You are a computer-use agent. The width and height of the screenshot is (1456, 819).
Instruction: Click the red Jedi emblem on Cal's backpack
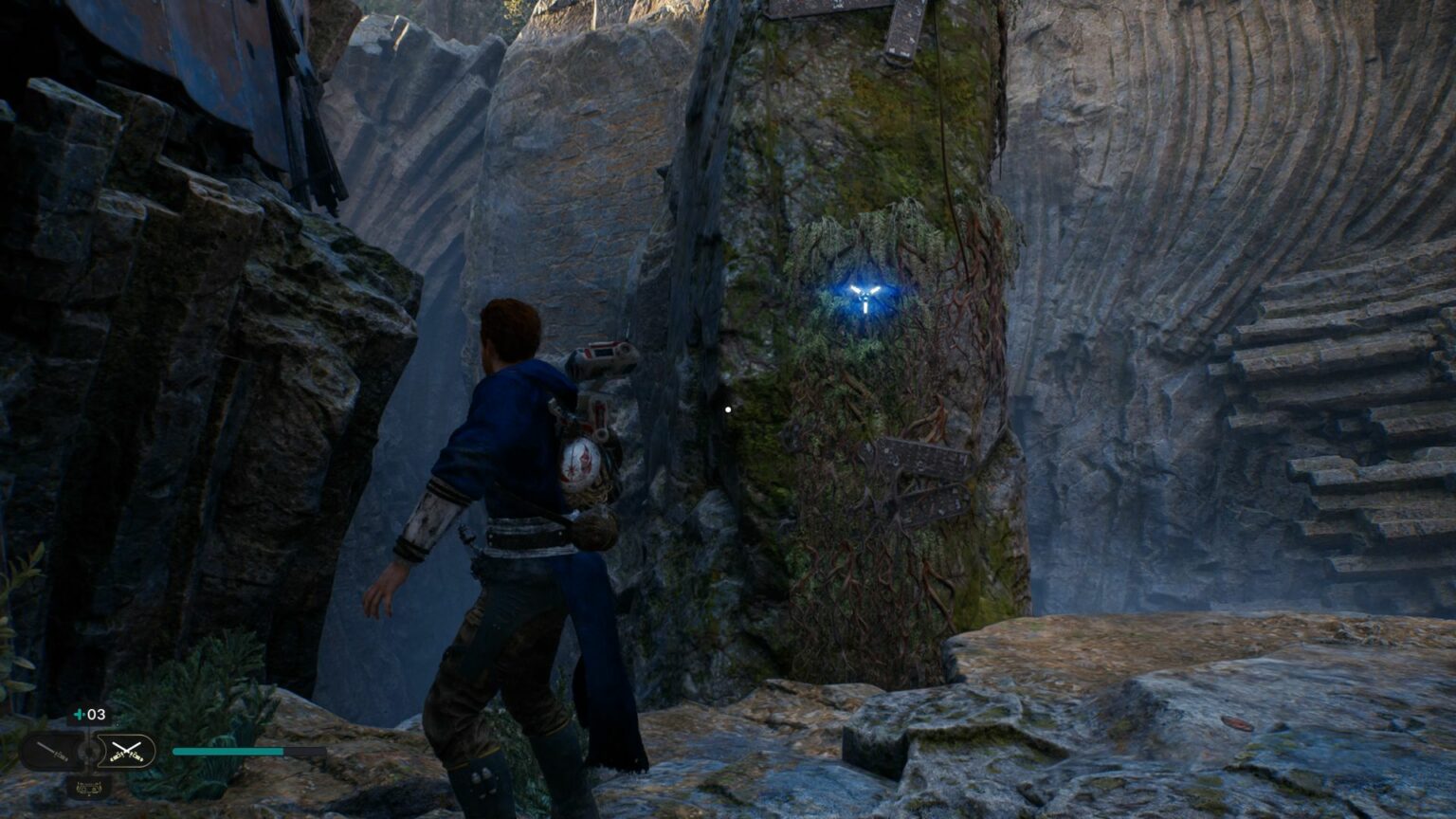(581, 462)
